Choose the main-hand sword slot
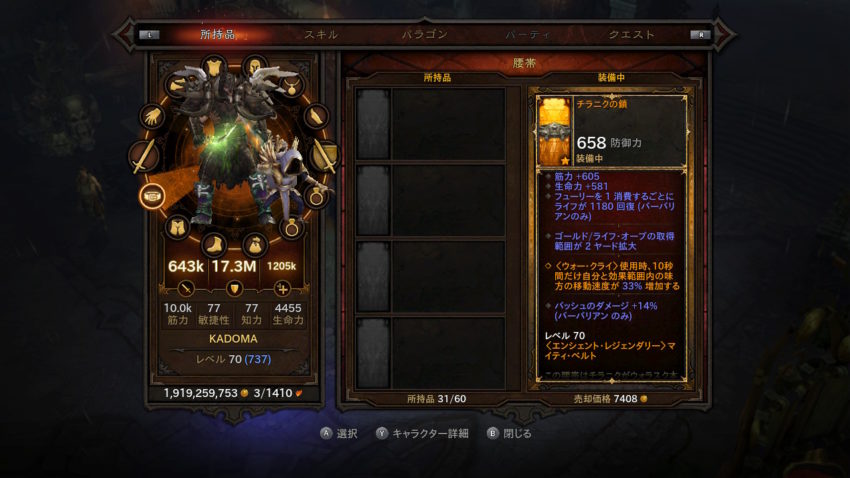This screenshot has width=850, height=478. 144,156
